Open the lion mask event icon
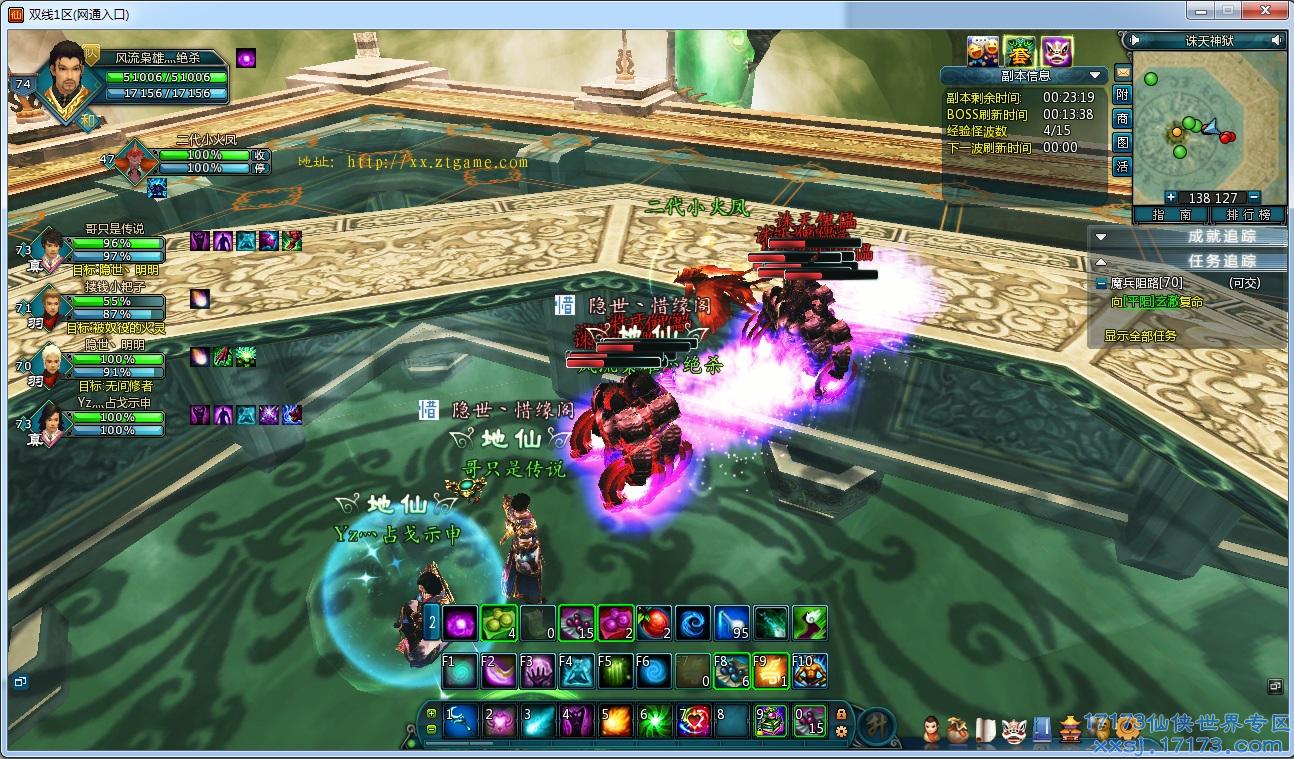Image resolution: width=1294 pixels, height=759 pixels. pyautogui.click(x=1056, y=50)
